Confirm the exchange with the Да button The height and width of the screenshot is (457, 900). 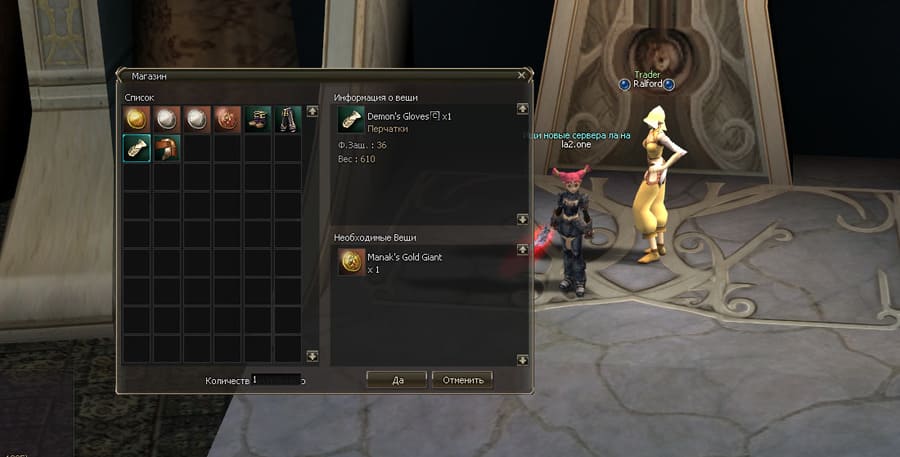[397, 380]
